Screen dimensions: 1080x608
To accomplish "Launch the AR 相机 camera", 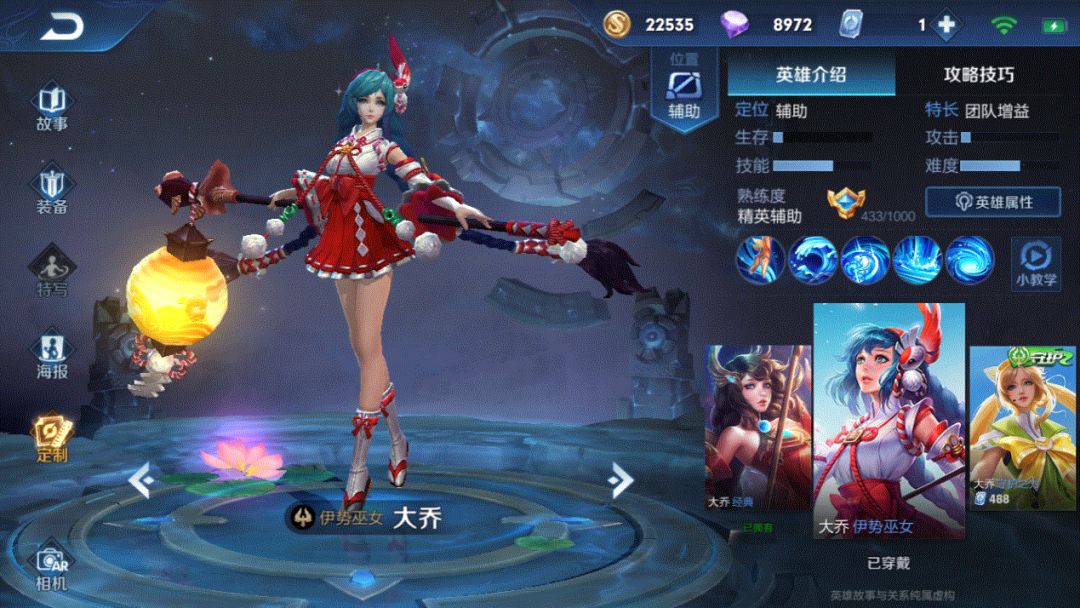I will pos(52,566).
